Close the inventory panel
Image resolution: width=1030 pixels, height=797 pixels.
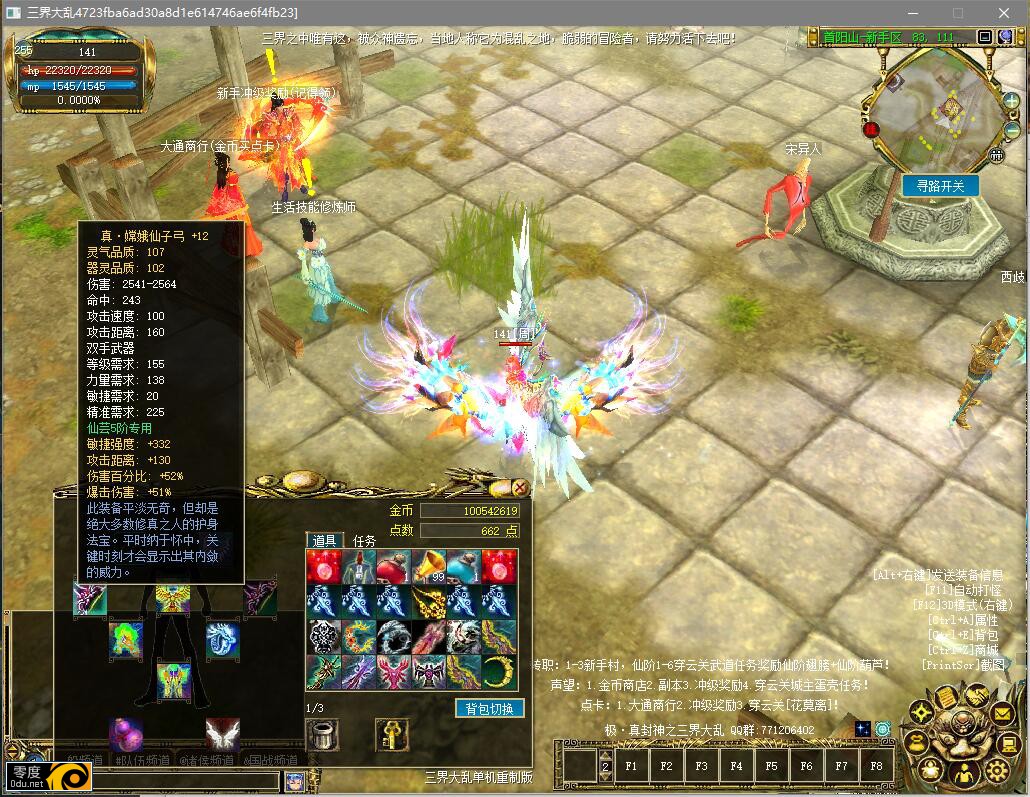pos(520,487)
